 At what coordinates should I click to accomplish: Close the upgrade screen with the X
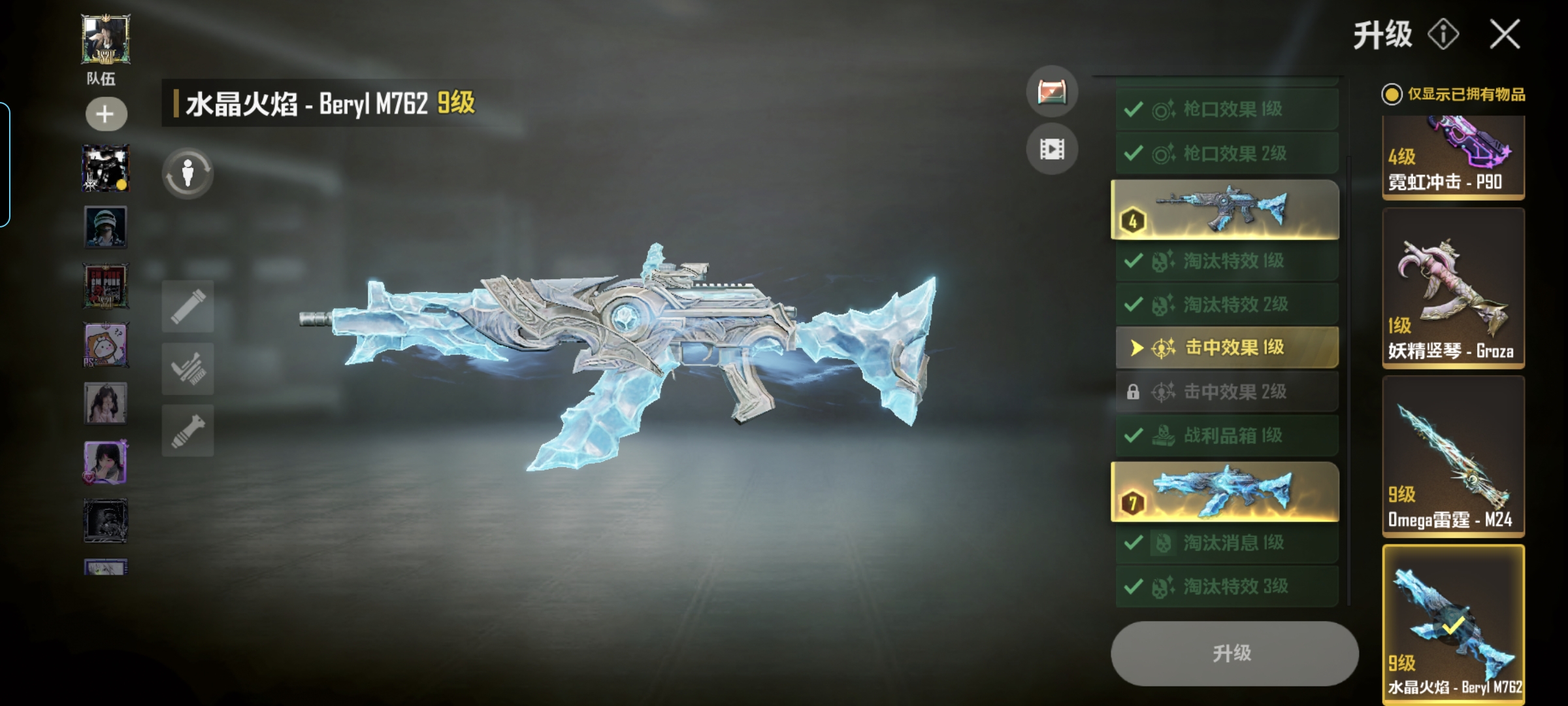tap(1505, 34)
